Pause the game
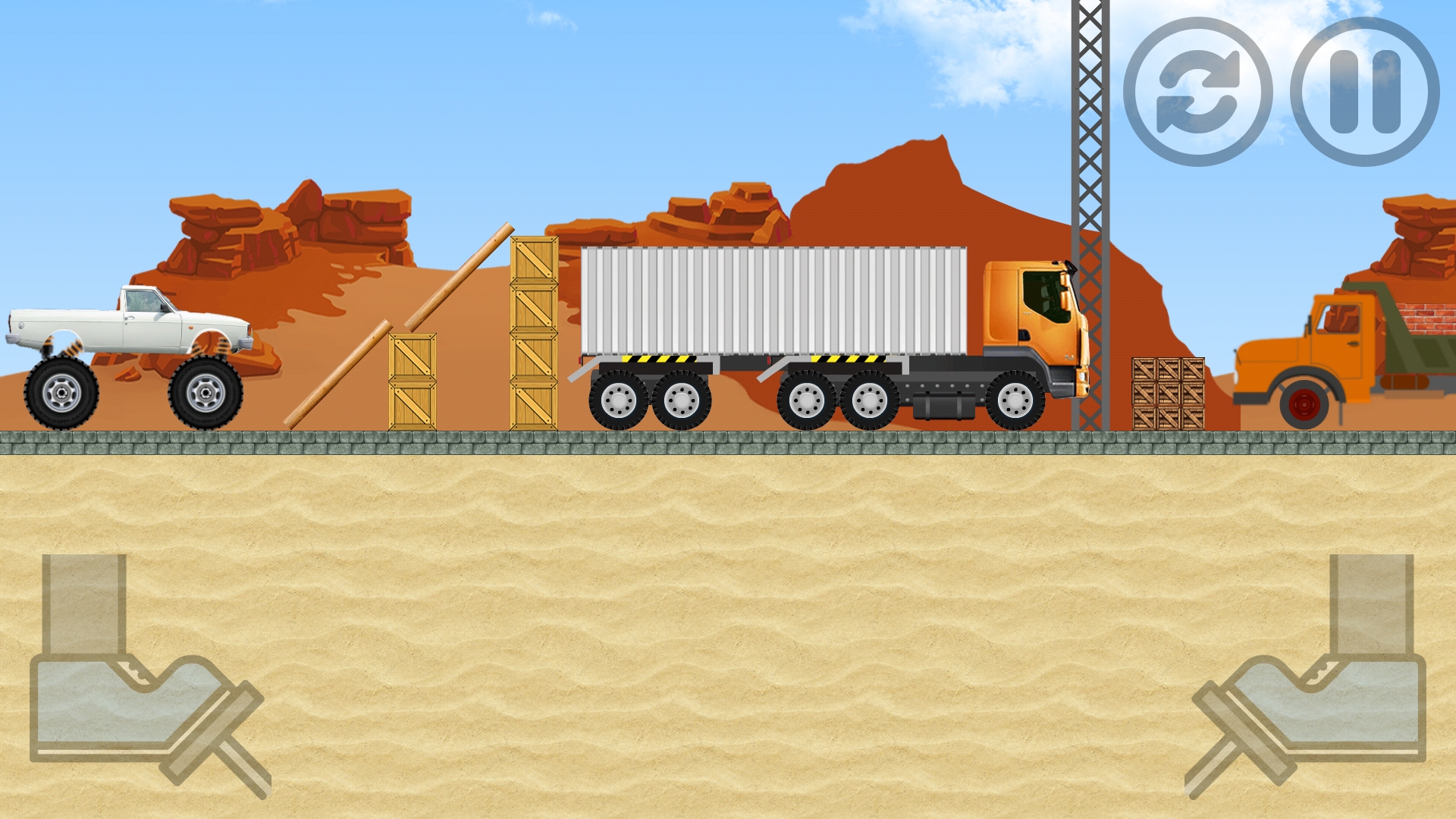Screen dimensions: 1456x819 point(1364,92)
